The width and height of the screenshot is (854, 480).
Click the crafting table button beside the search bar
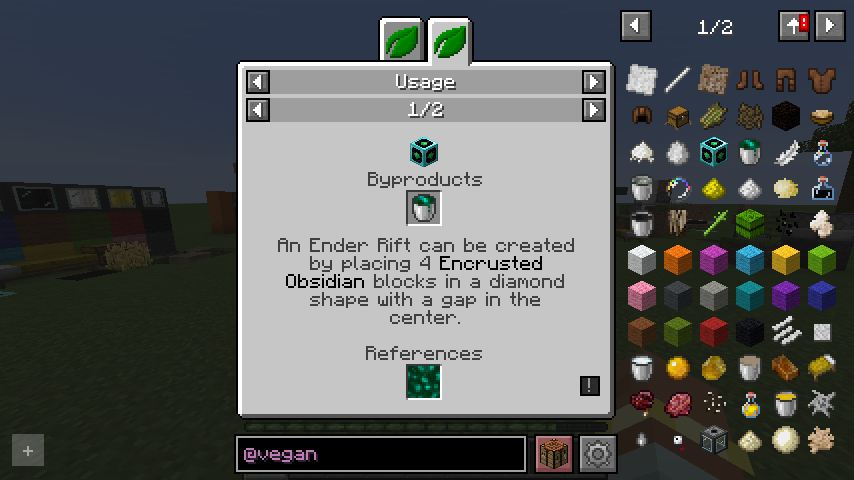point(553,454)
